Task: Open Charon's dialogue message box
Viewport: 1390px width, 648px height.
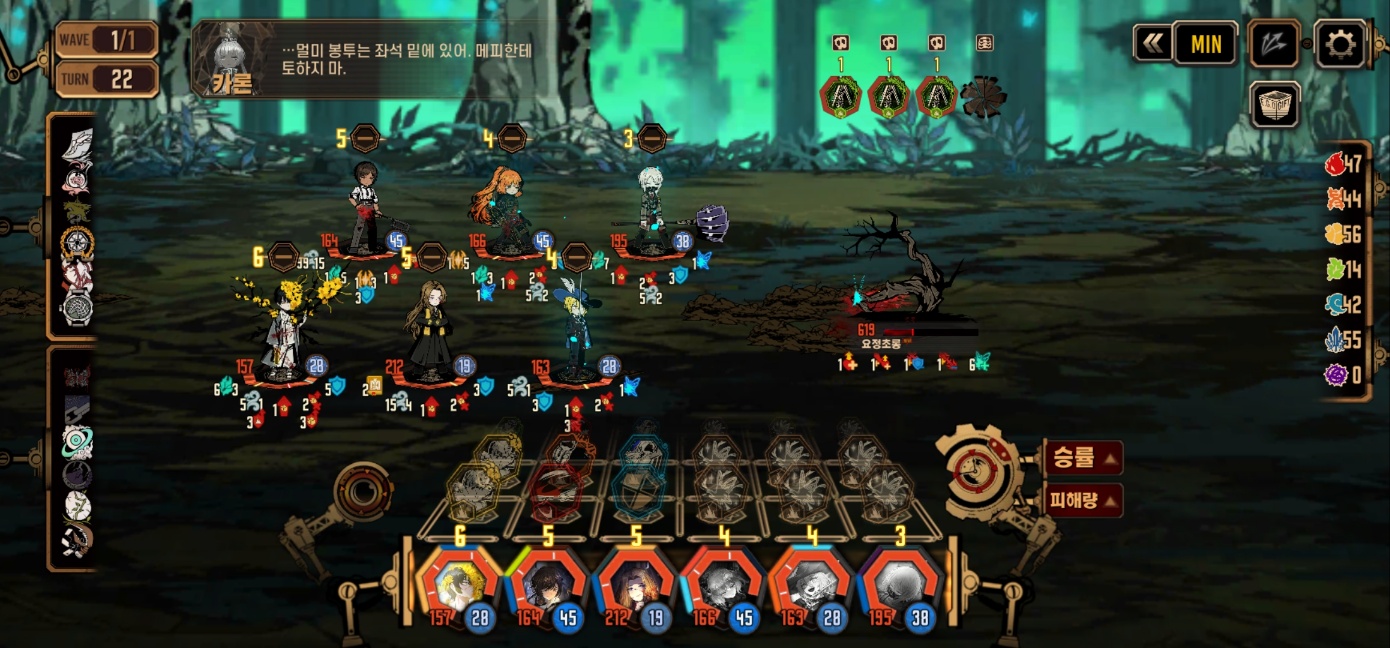Action: point(380,59)
